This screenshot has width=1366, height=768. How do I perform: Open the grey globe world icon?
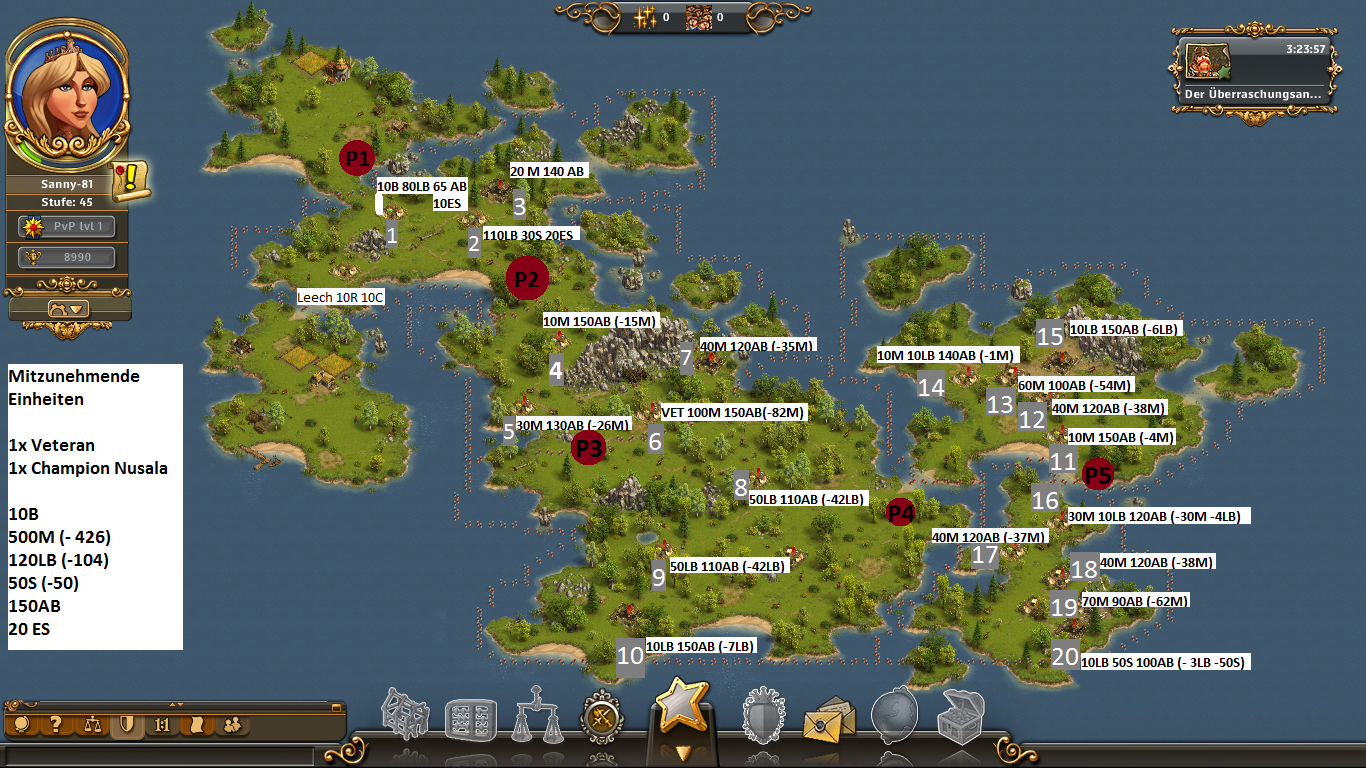point(895,716)
